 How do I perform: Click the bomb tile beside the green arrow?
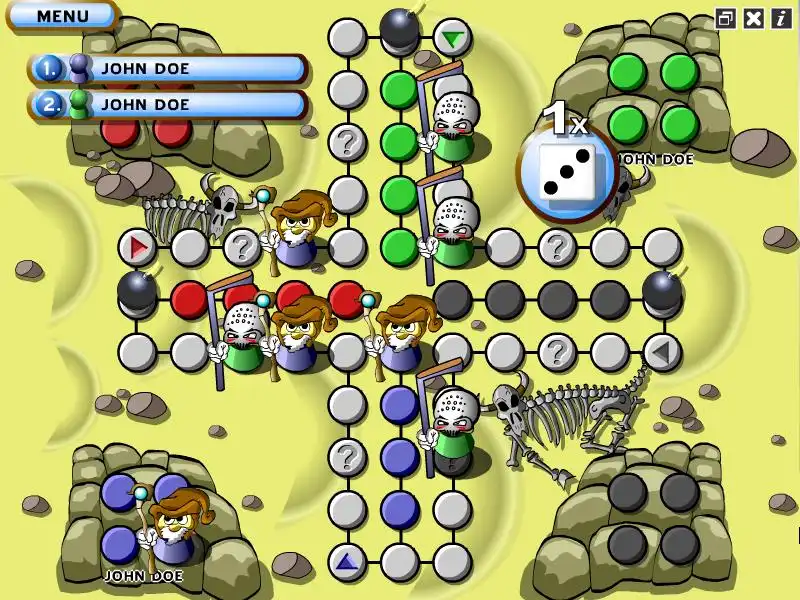point(400,28)
